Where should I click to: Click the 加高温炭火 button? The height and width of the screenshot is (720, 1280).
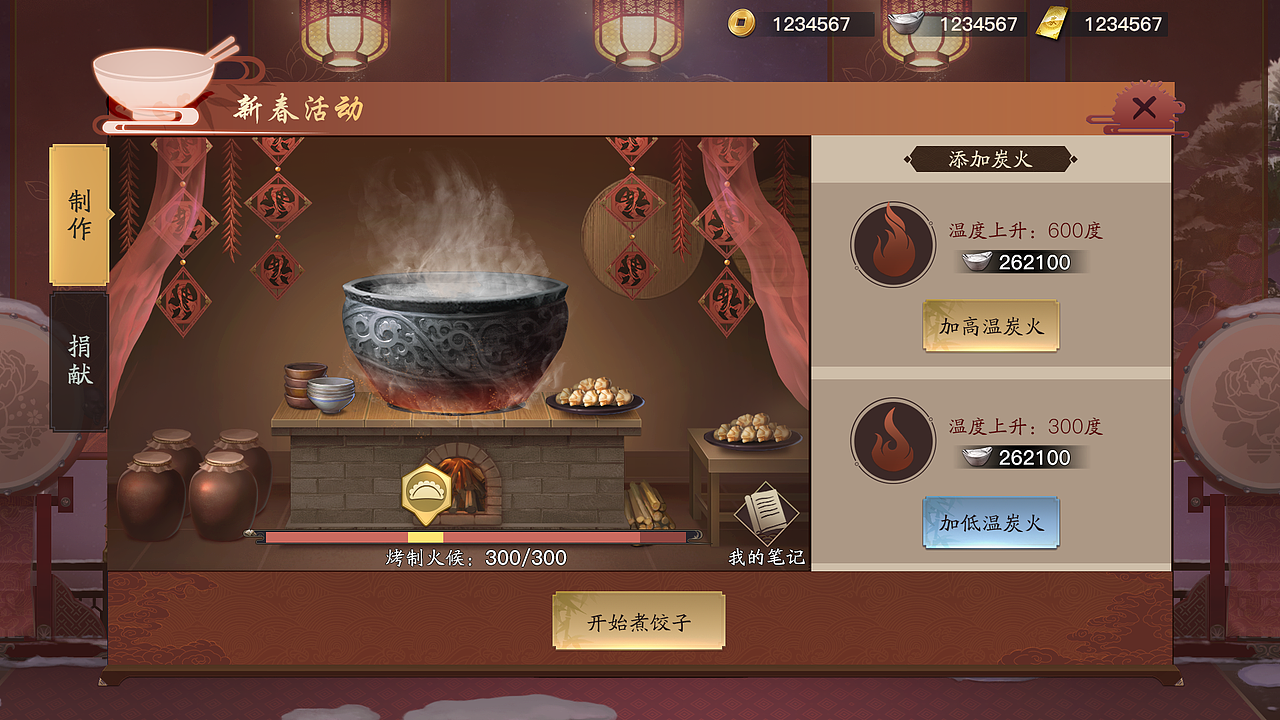point(990,325)
